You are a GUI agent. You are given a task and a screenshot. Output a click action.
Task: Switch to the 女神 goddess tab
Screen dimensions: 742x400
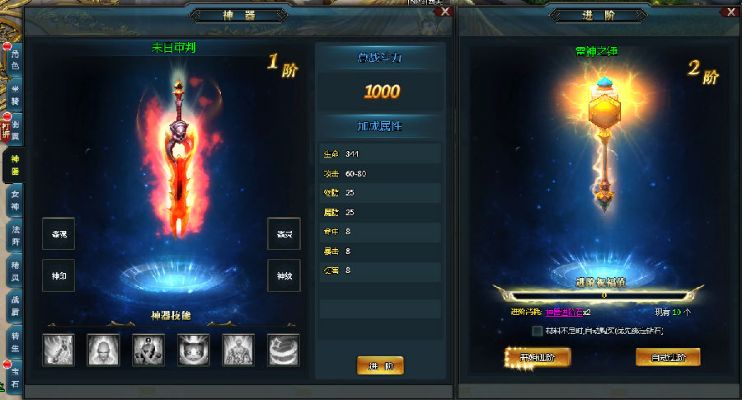pyautogui.click(x=14, y=199)
